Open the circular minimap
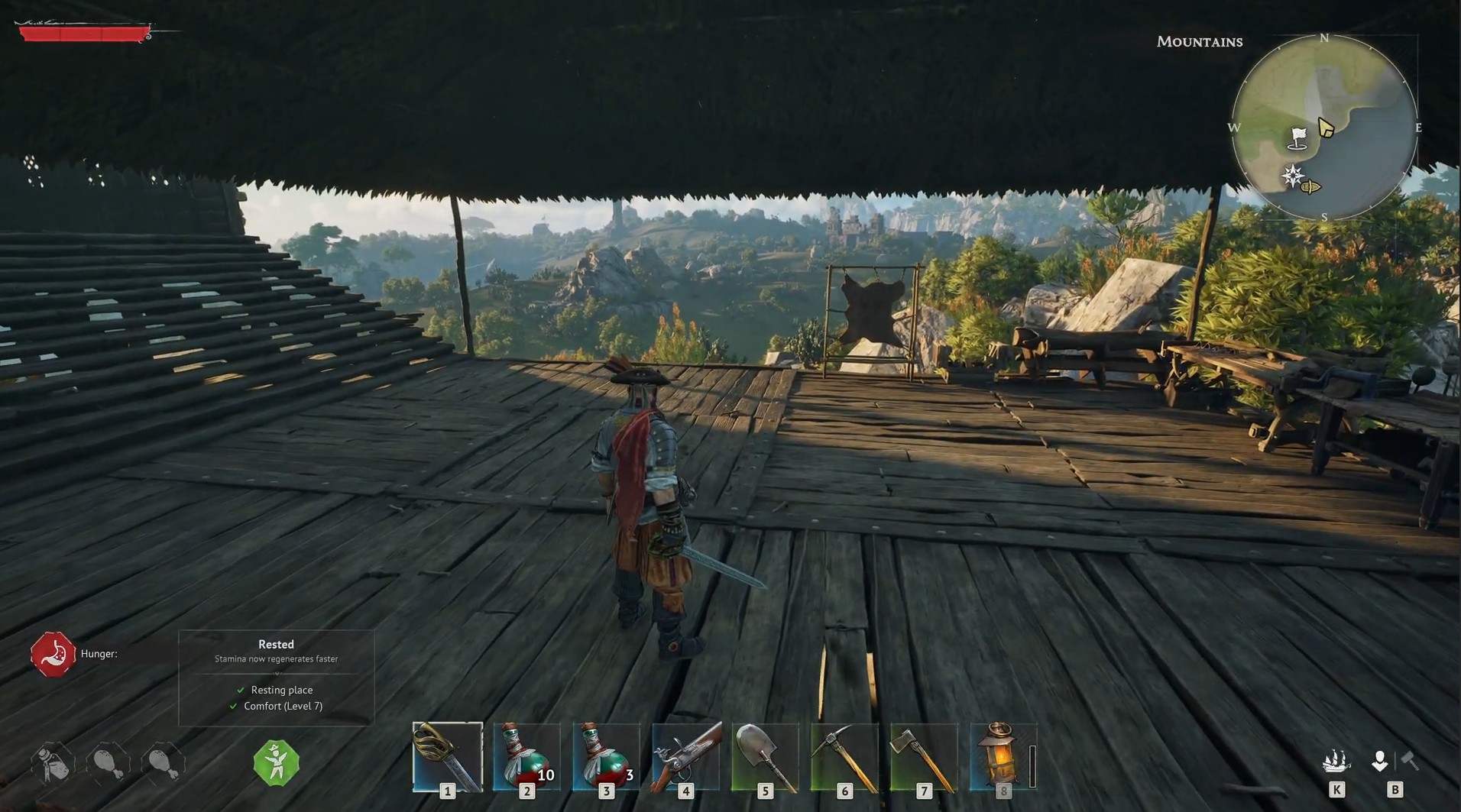Viewport: 1461px width, 812px height. [1324, 128]
